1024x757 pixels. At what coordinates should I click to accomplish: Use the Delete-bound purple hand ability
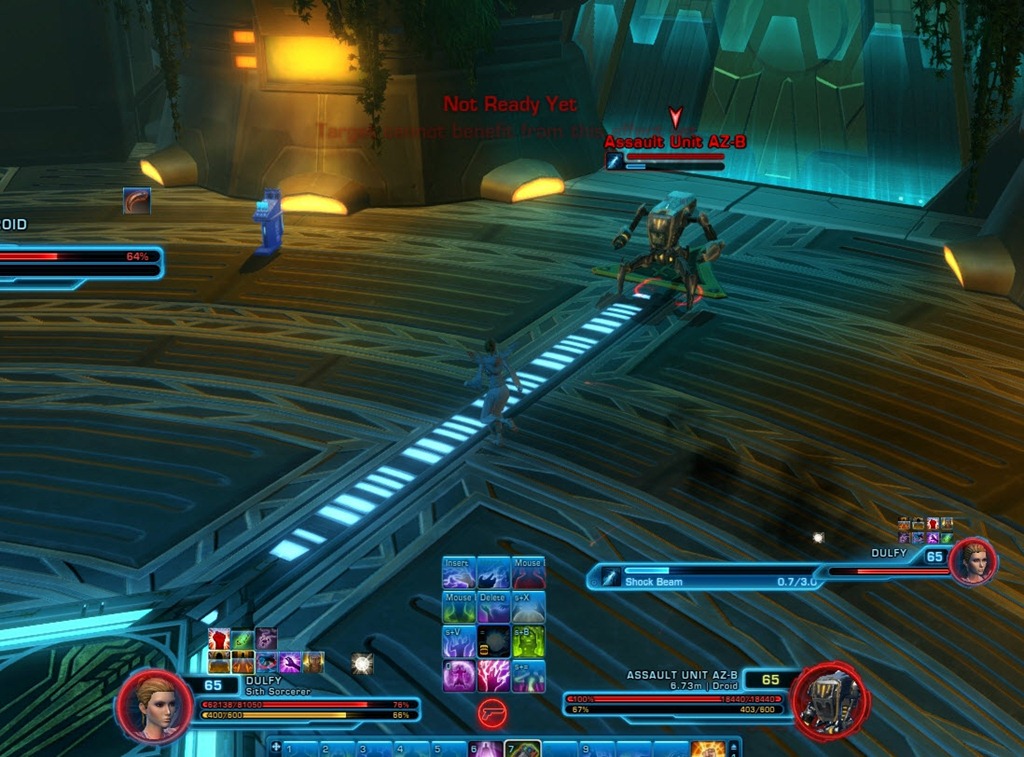(493, 608)
